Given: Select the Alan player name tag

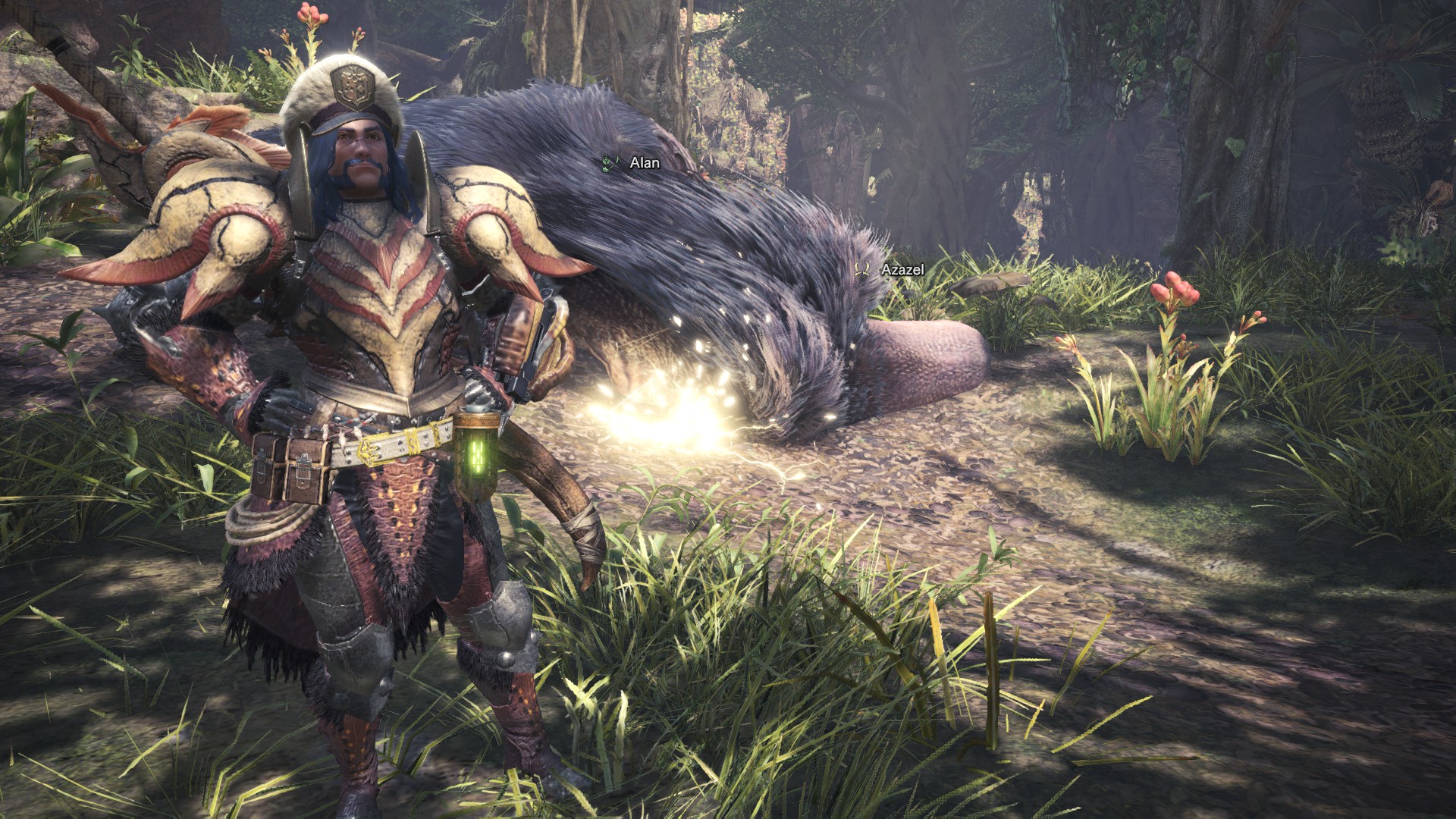Looking at the screenshot, I should (644, 163).
